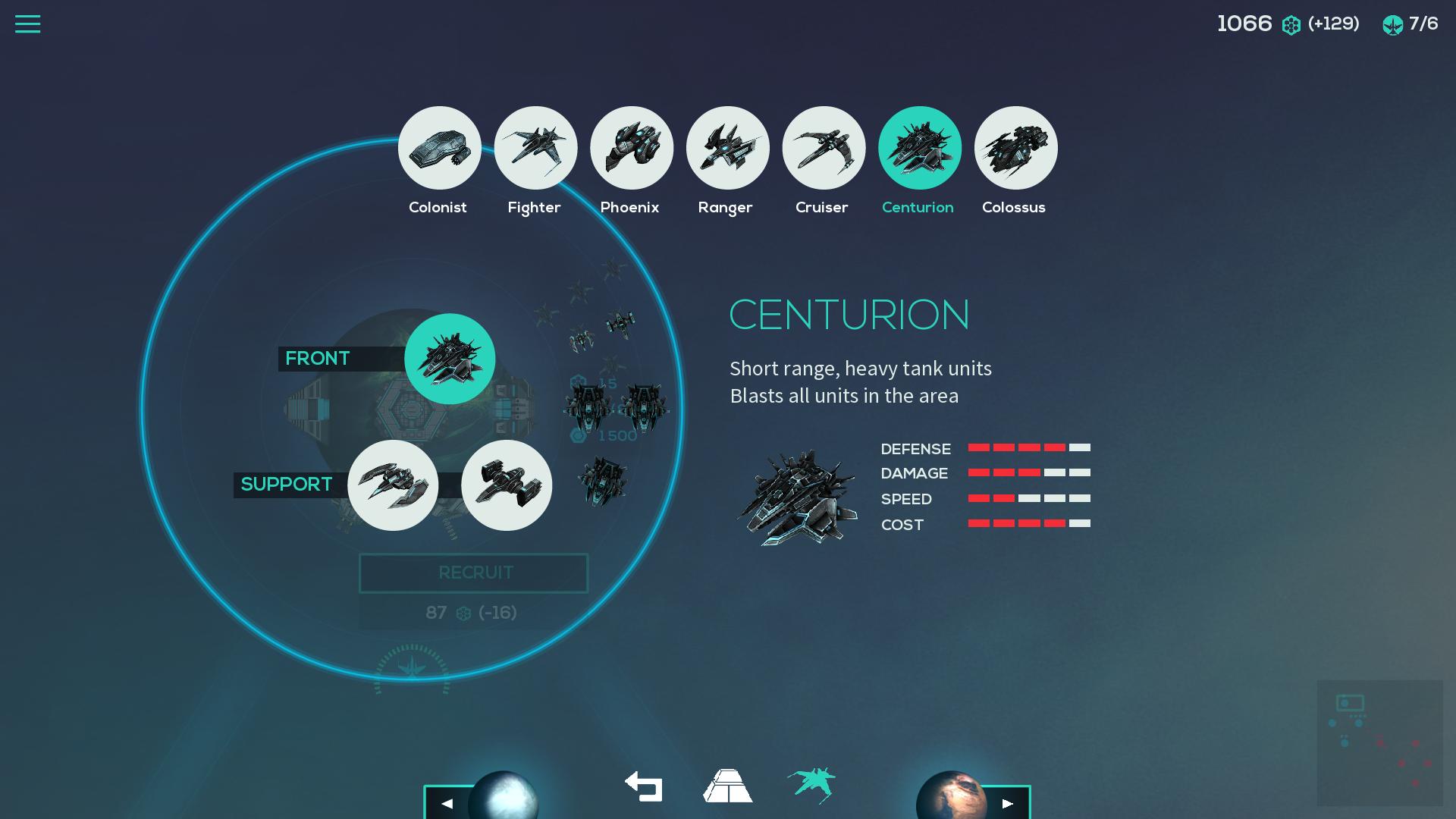The width and height of the screenshot is (1456, 819).
Task: Toggle the left SUPPORT slot ship
Action: pyautogui.click(x=394, y=485)
